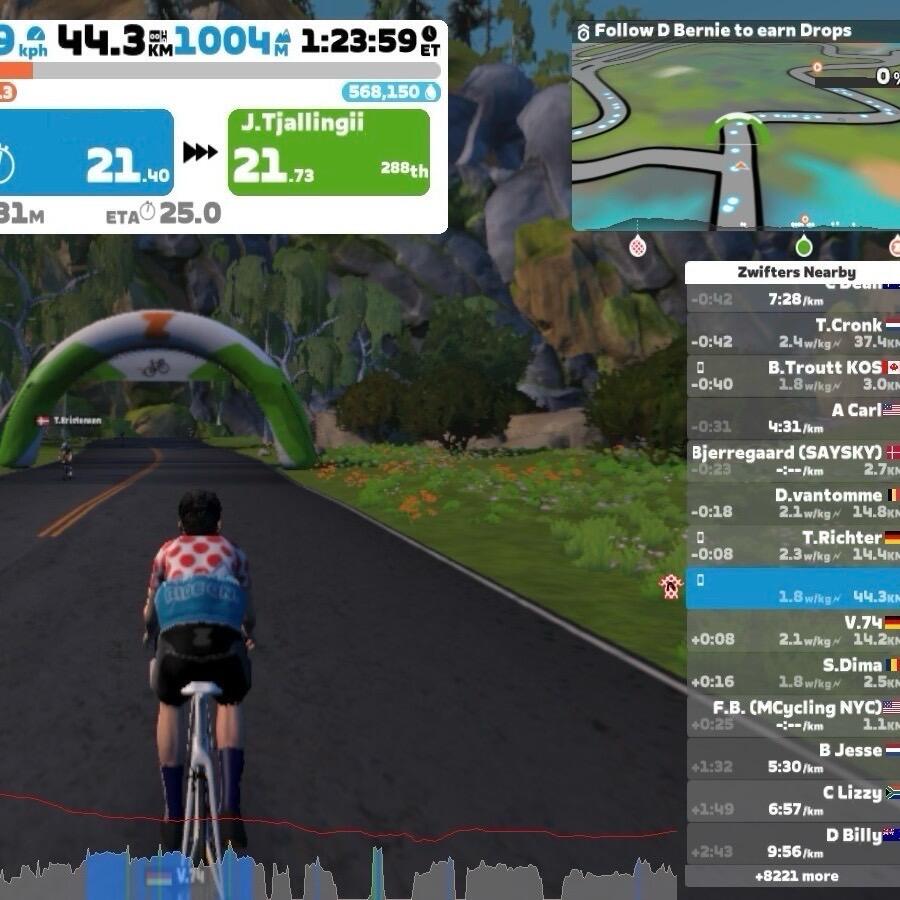Select the Bjerregaard (SAYSKY) rider row
Screen dimensions: 900x900
(792, 461)
